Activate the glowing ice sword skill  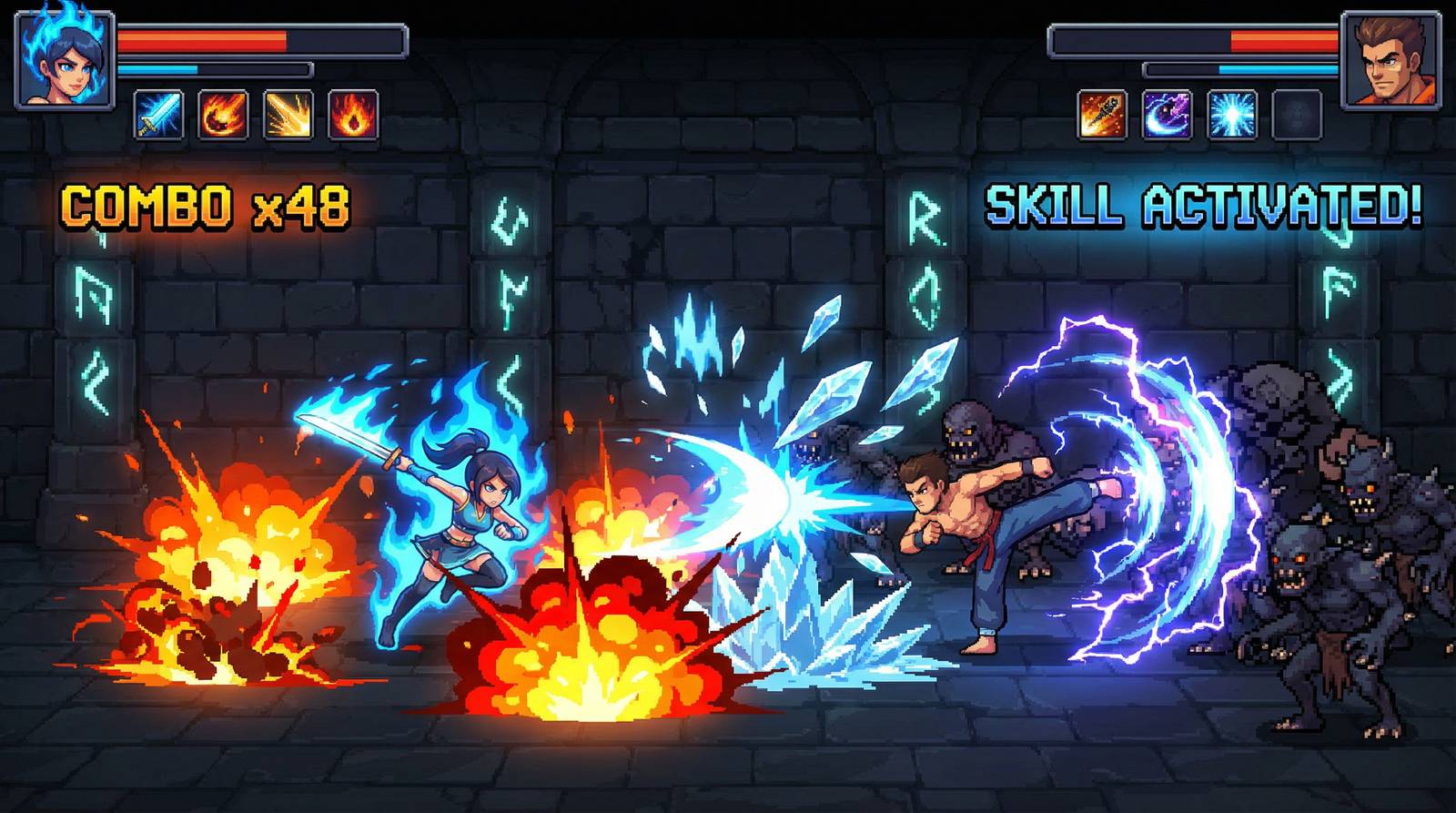click(159, 115)
